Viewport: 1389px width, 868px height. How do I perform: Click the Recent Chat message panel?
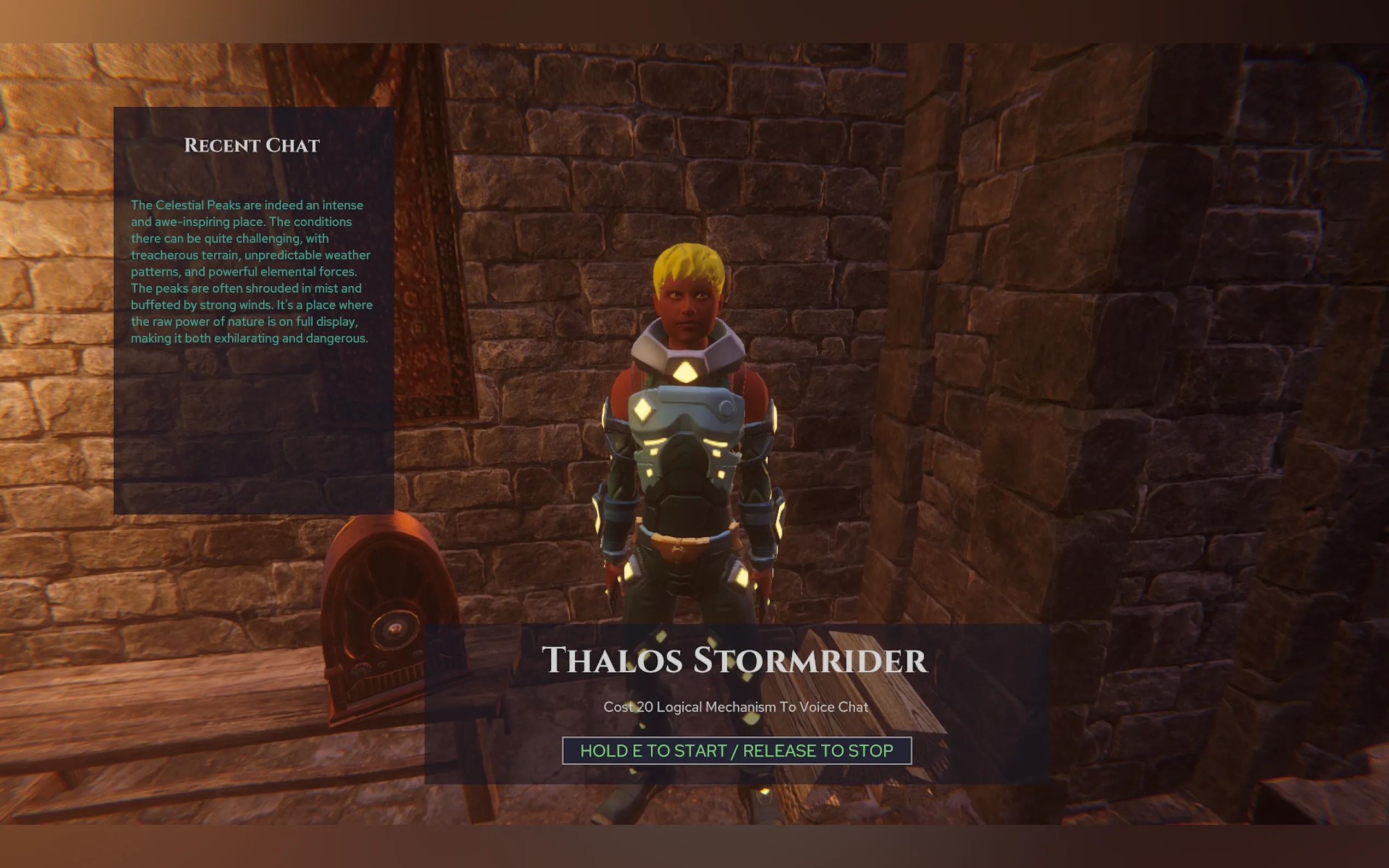point(253,310)
